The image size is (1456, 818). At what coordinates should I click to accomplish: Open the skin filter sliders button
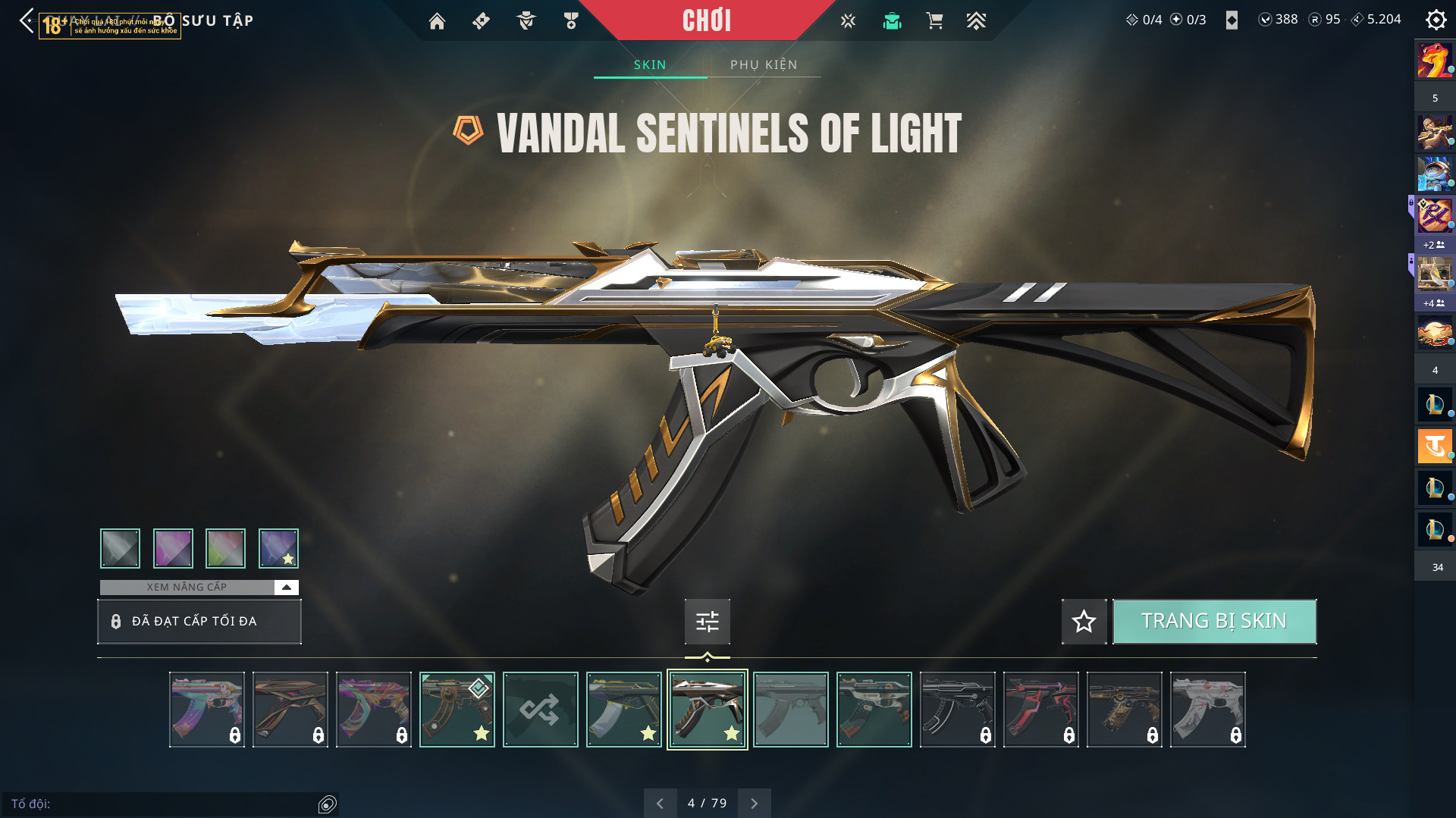[707, 622]
